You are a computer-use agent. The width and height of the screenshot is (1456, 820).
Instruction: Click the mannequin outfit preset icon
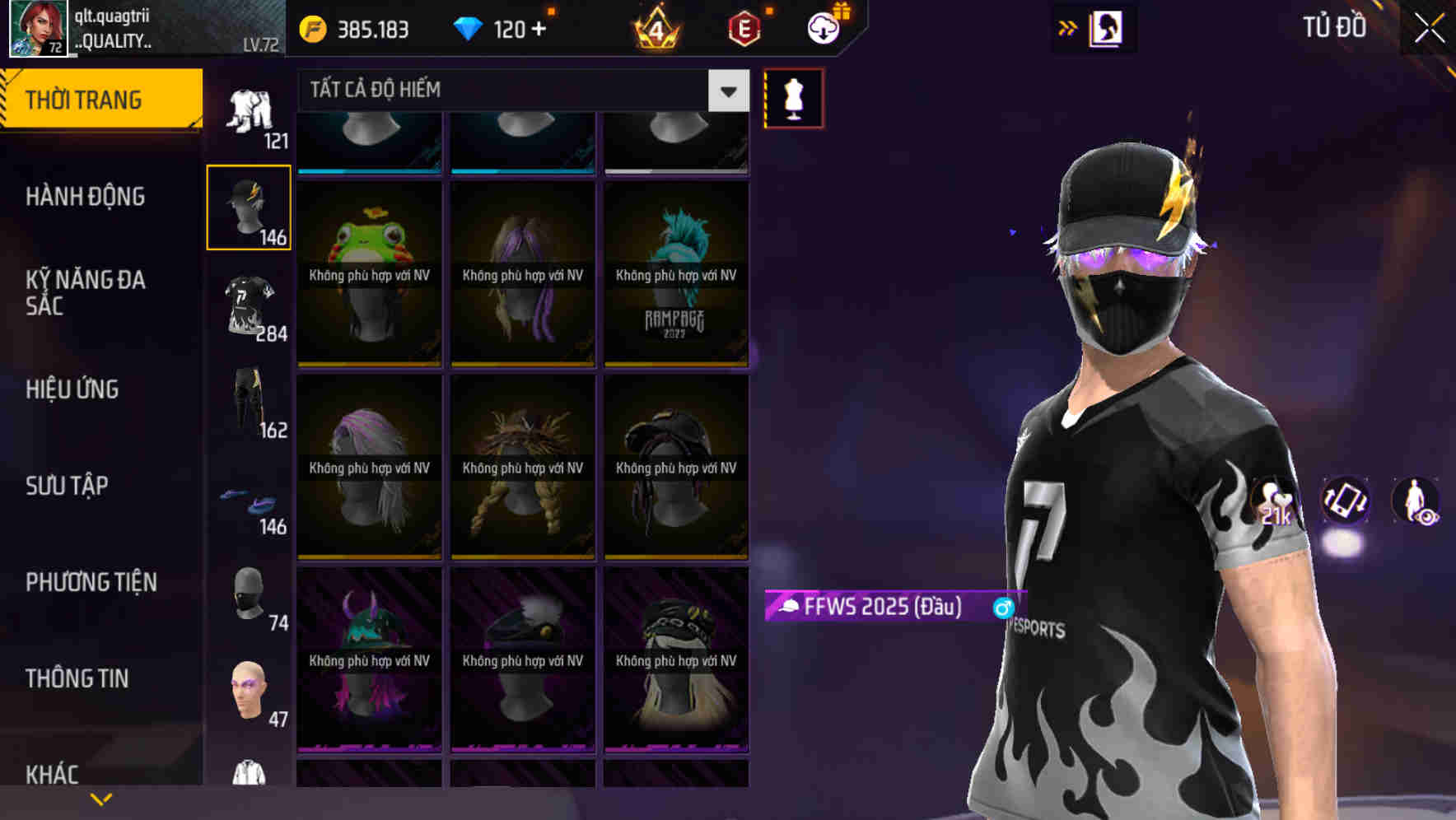point(792,97)
